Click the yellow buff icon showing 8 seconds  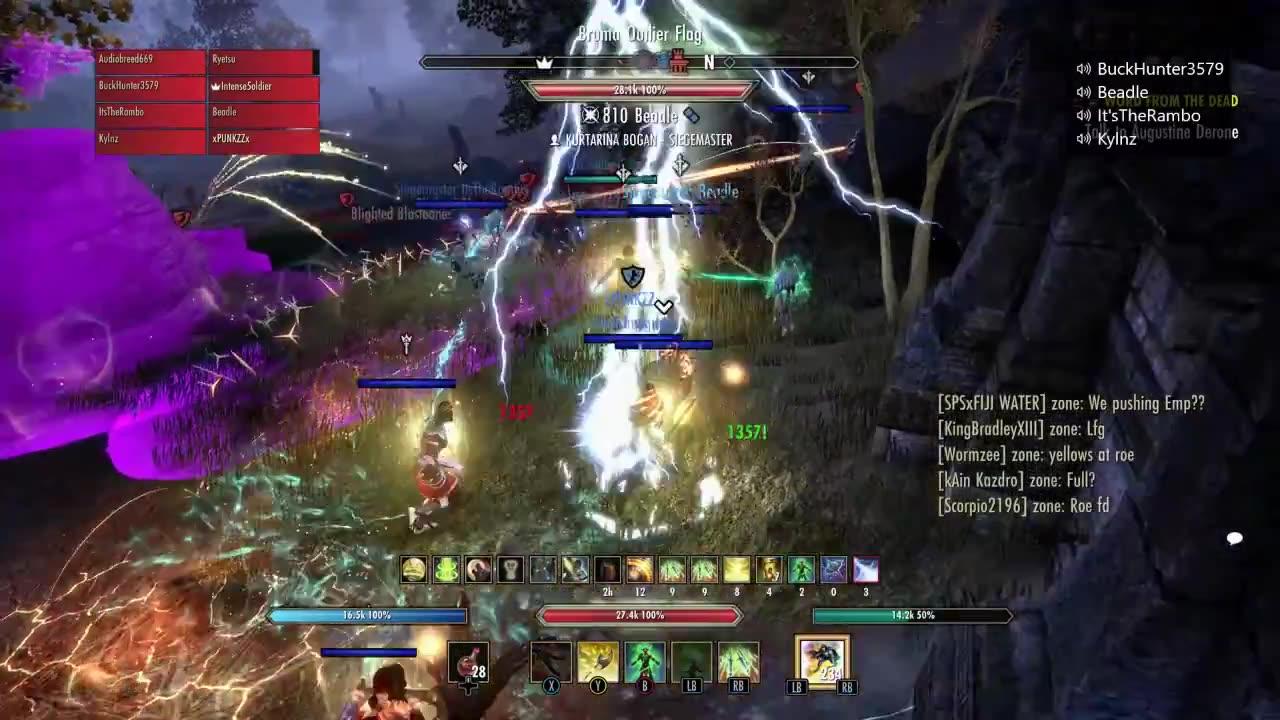[737, 569]
